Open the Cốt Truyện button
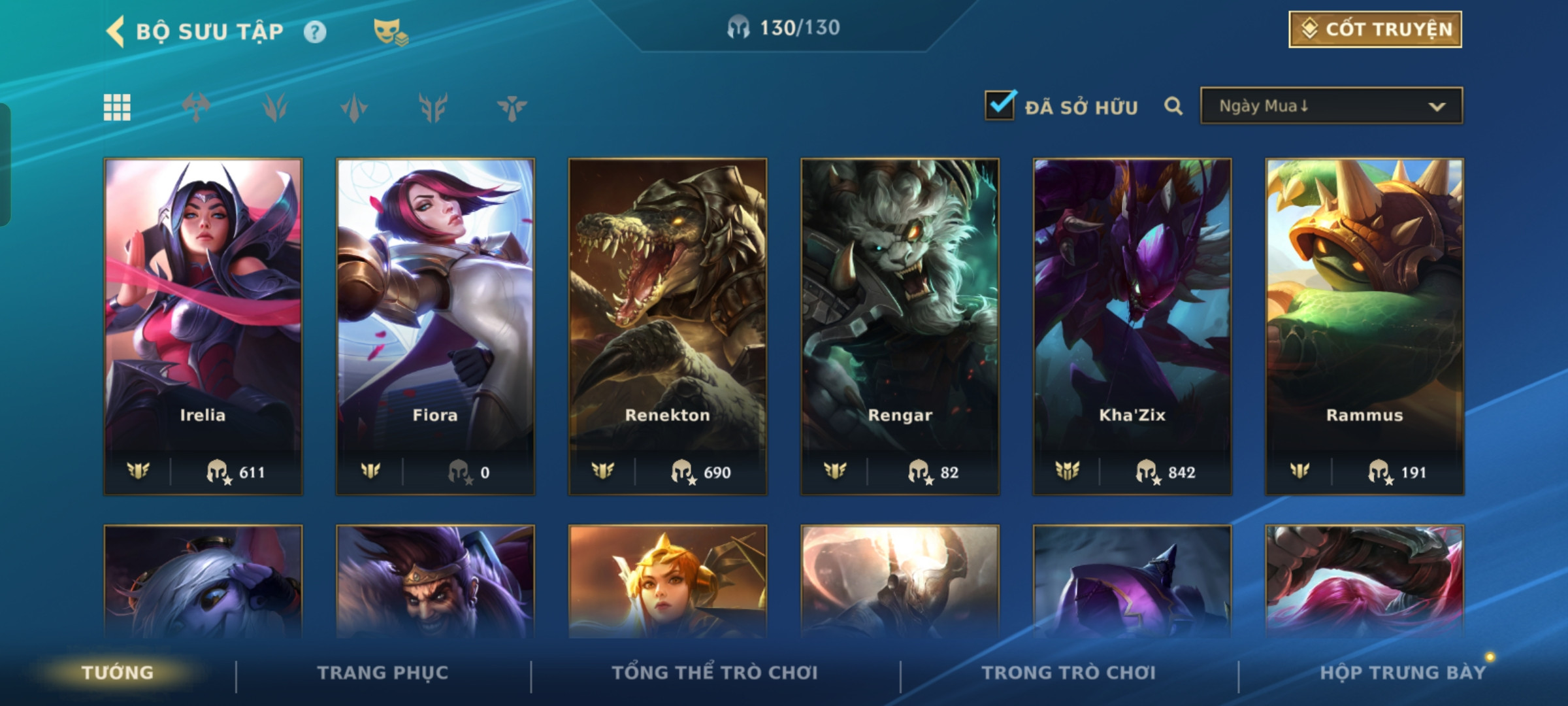 [x=1375, y=29]
